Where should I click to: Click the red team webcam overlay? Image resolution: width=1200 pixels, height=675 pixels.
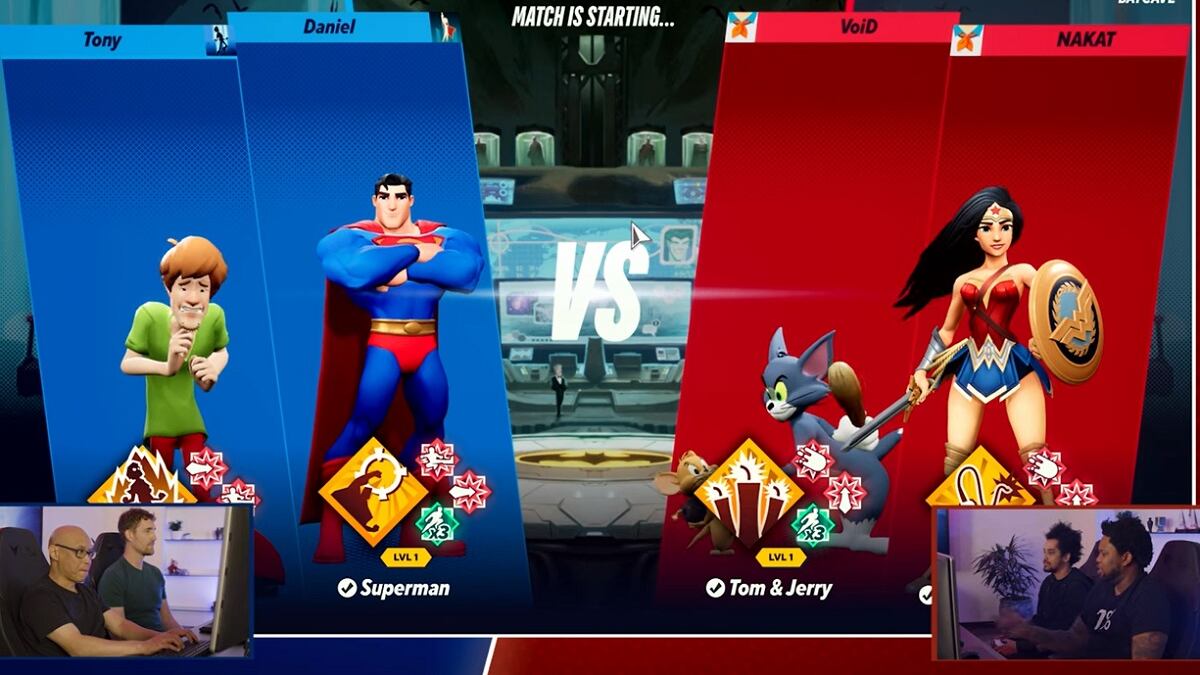pos(1066,583)
